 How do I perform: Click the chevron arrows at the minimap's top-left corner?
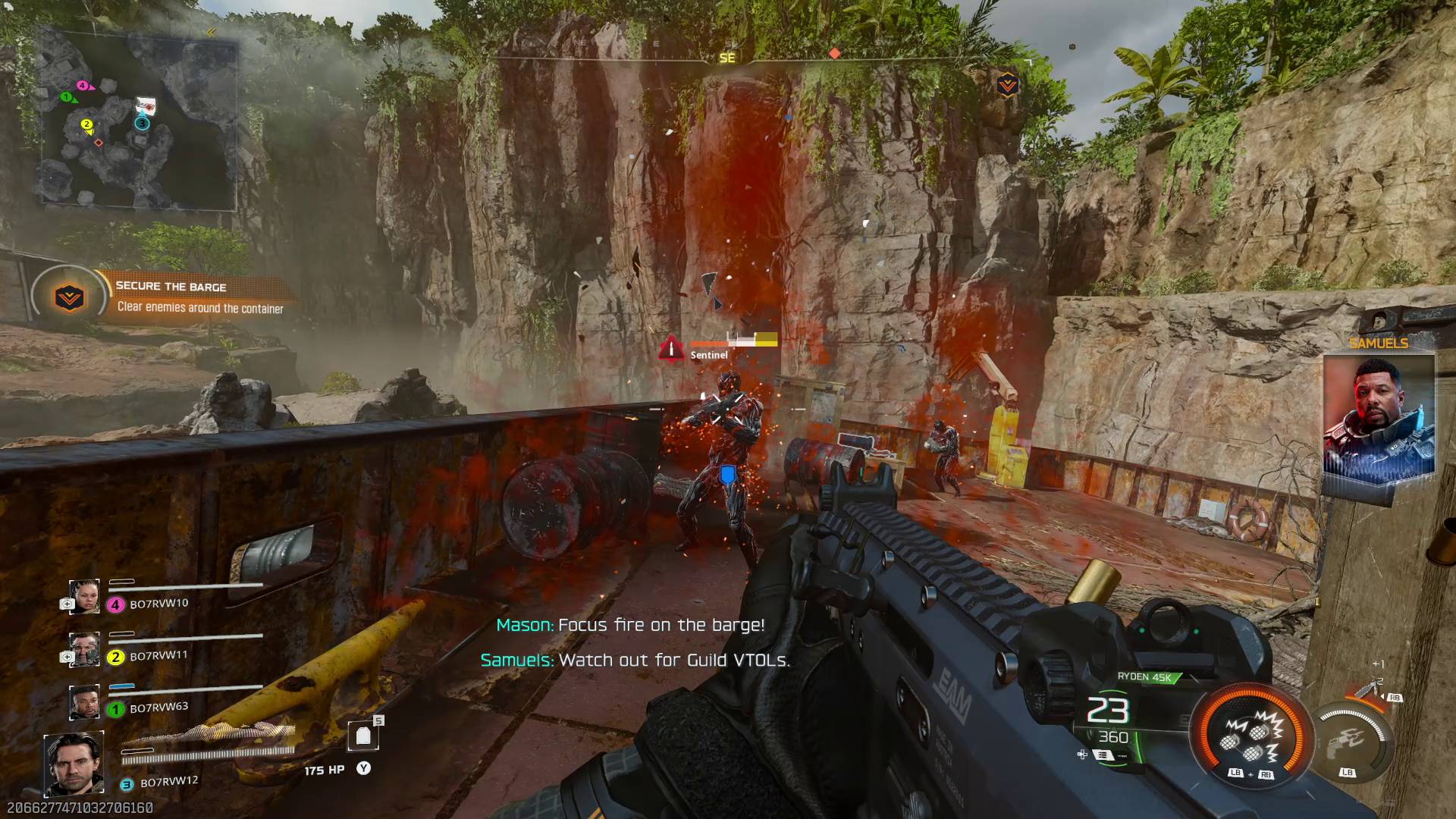[x=211, y=32]
